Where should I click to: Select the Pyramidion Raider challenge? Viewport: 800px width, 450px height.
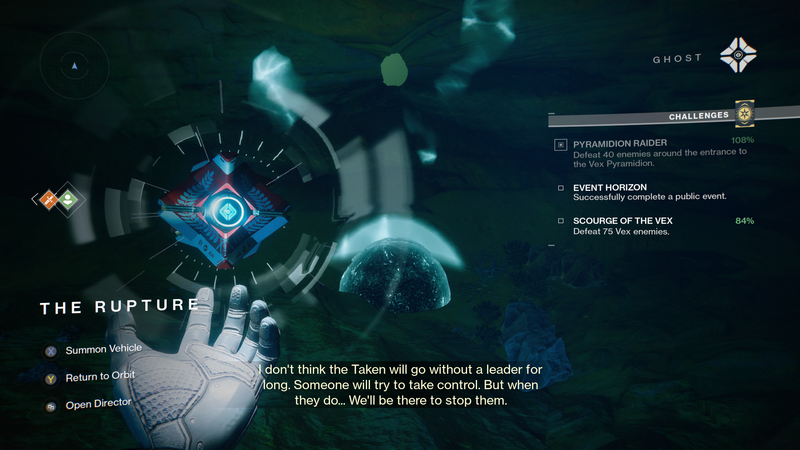(620, 143)
